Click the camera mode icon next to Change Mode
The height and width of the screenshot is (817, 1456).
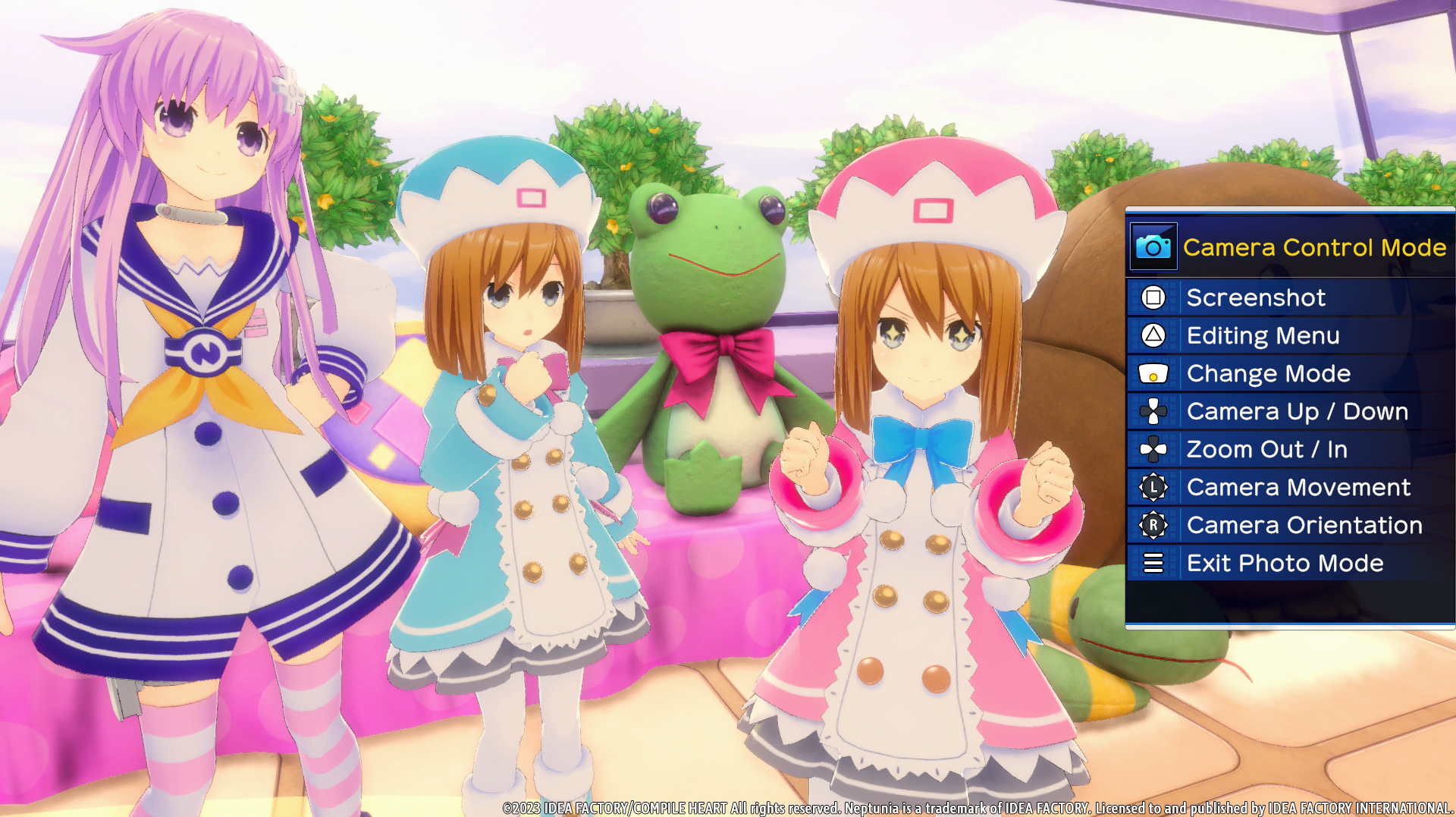click(x=1152, y=373)
